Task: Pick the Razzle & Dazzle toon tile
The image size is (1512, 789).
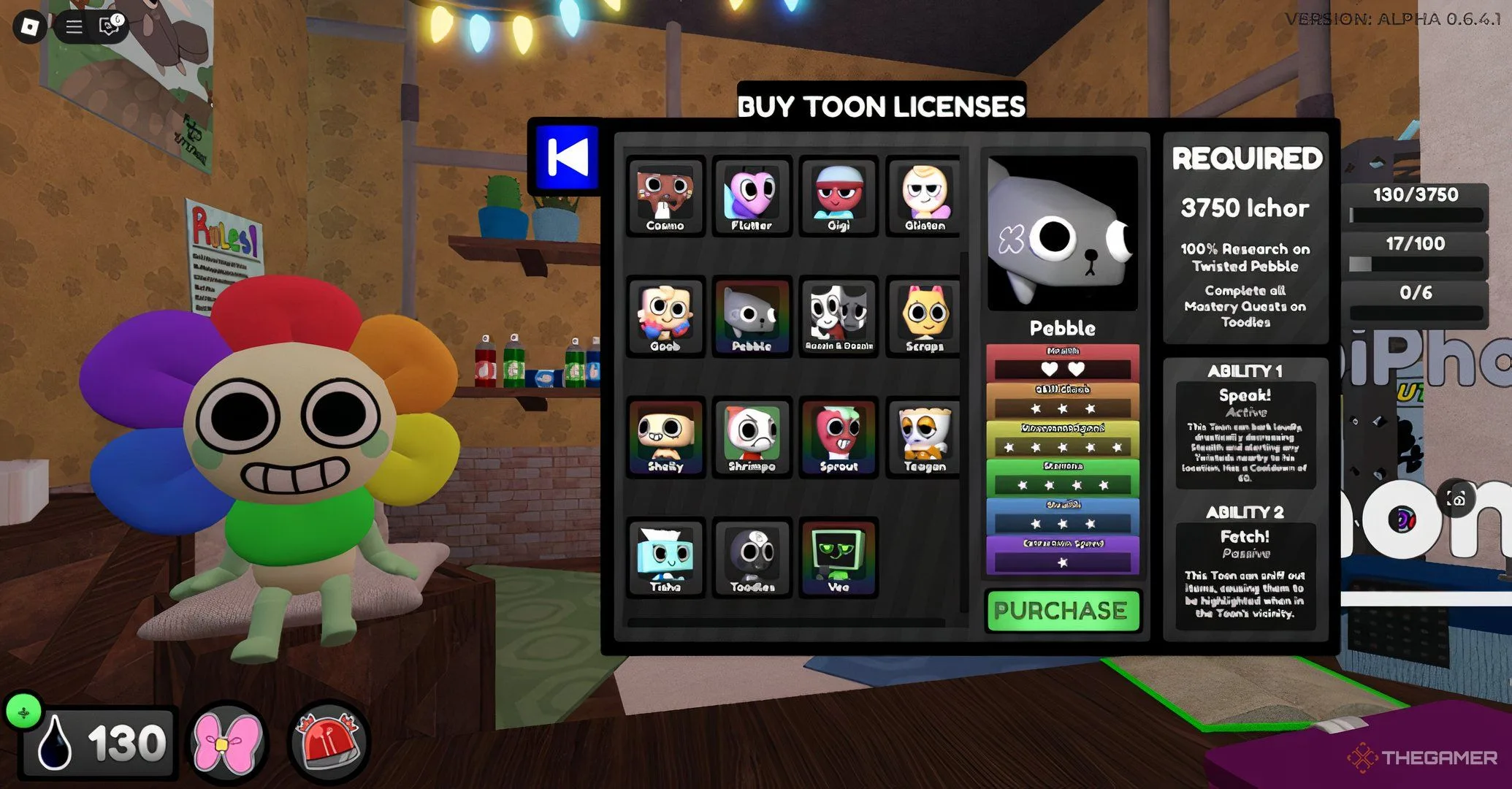Action: 838,316
